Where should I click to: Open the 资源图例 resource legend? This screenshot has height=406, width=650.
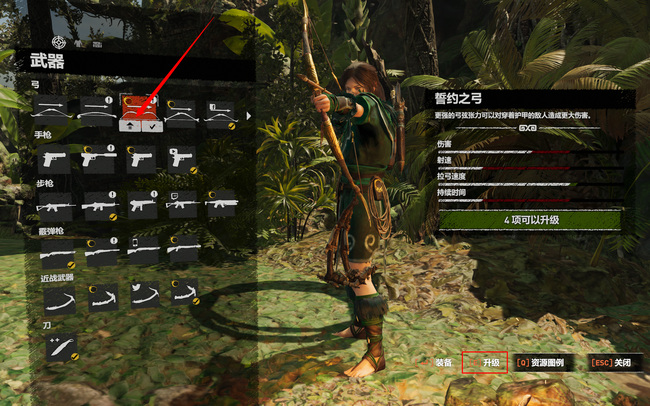(542, 362)
